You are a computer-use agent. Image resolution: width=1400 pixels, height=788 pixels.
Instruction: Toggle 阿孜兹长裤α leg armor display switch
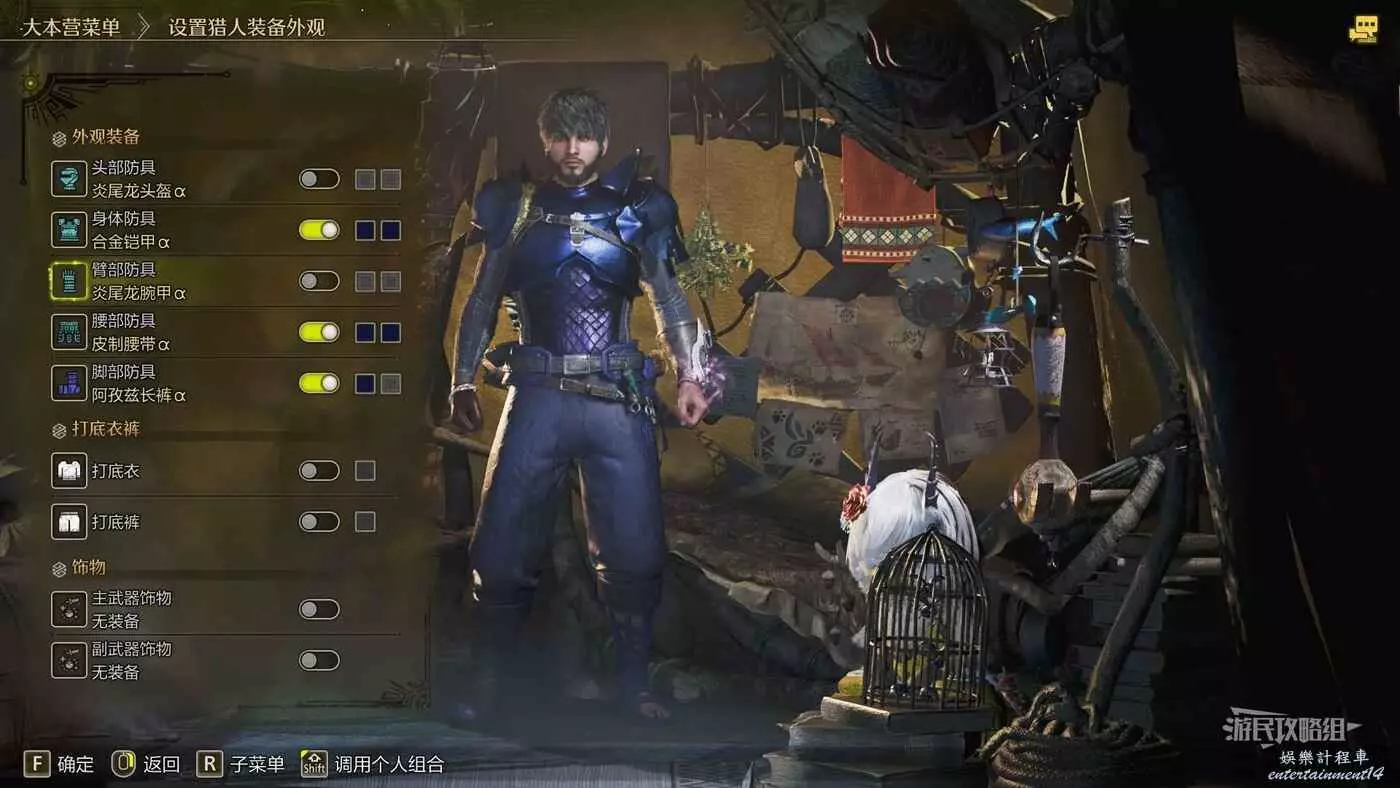(x=319, y=383)
